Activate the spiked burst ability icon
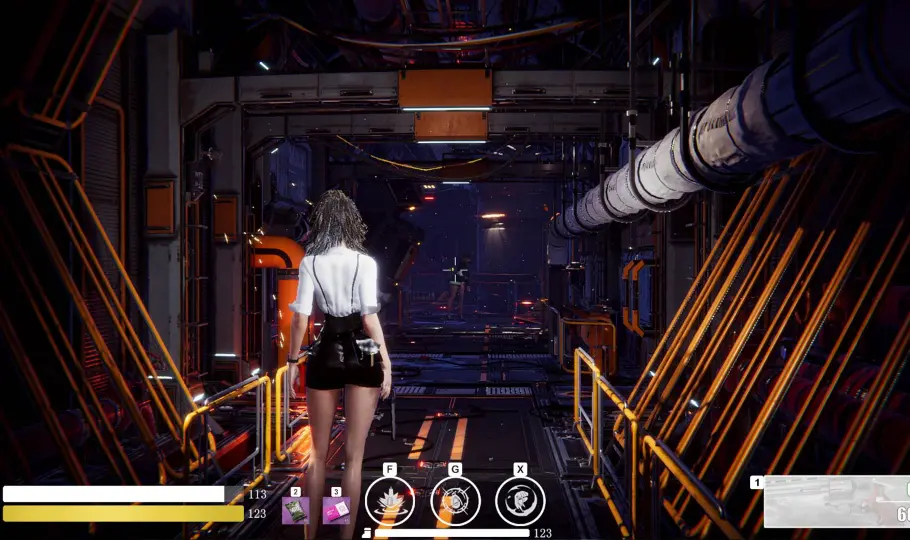The width and height of the screenshot is (910, 540). (x=390, y=500)
